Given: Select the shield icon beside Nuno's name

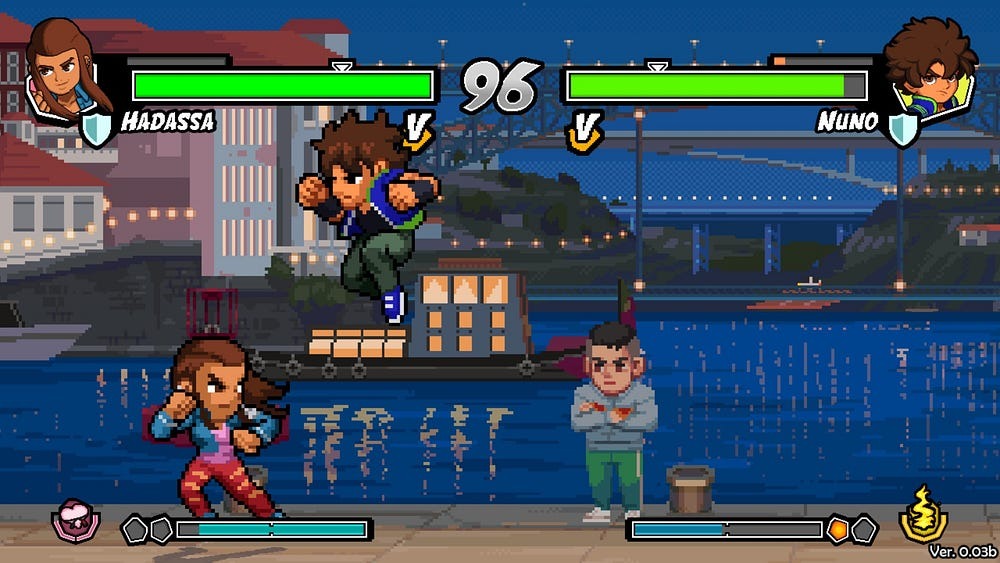Looking at the screenshot, I should (903, 127).
